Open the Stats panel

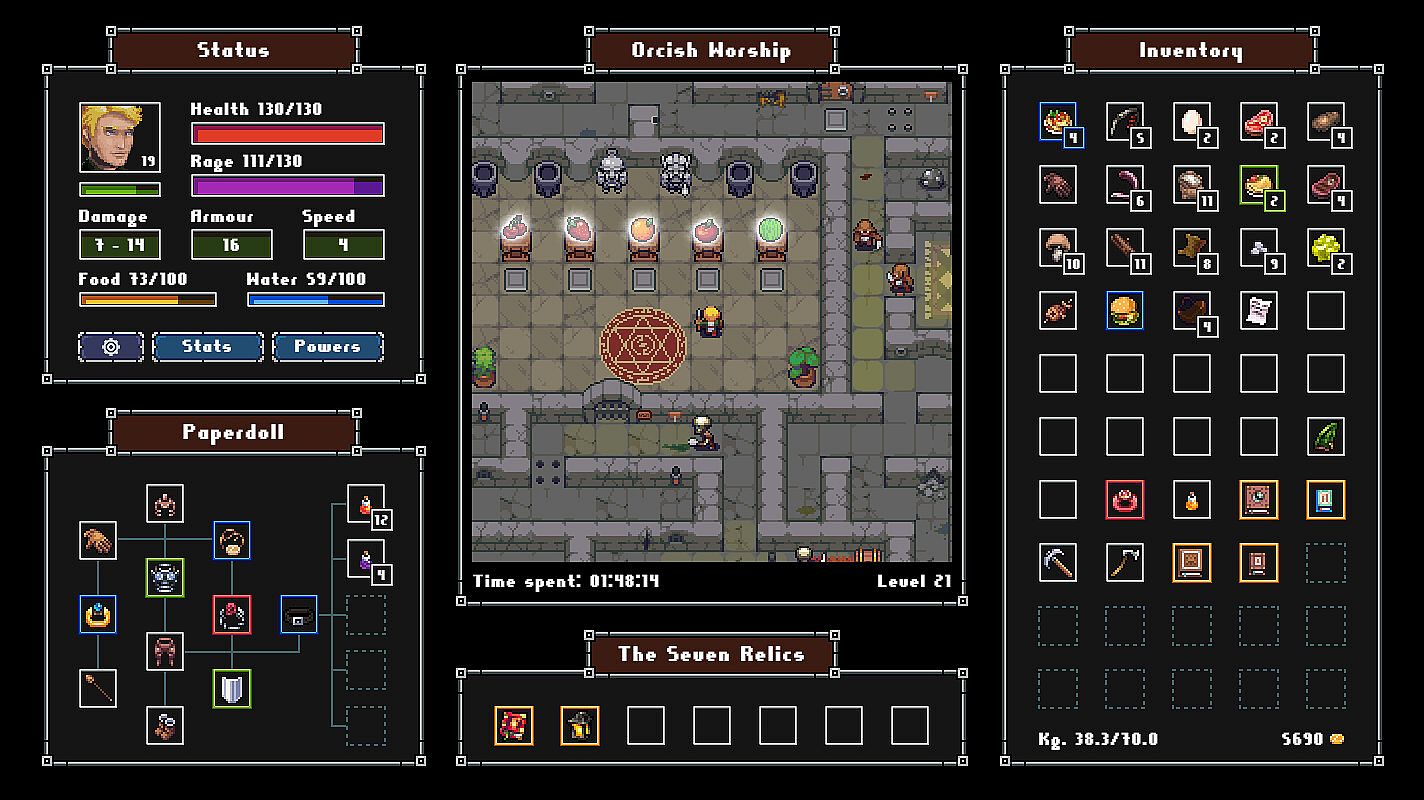207,347
